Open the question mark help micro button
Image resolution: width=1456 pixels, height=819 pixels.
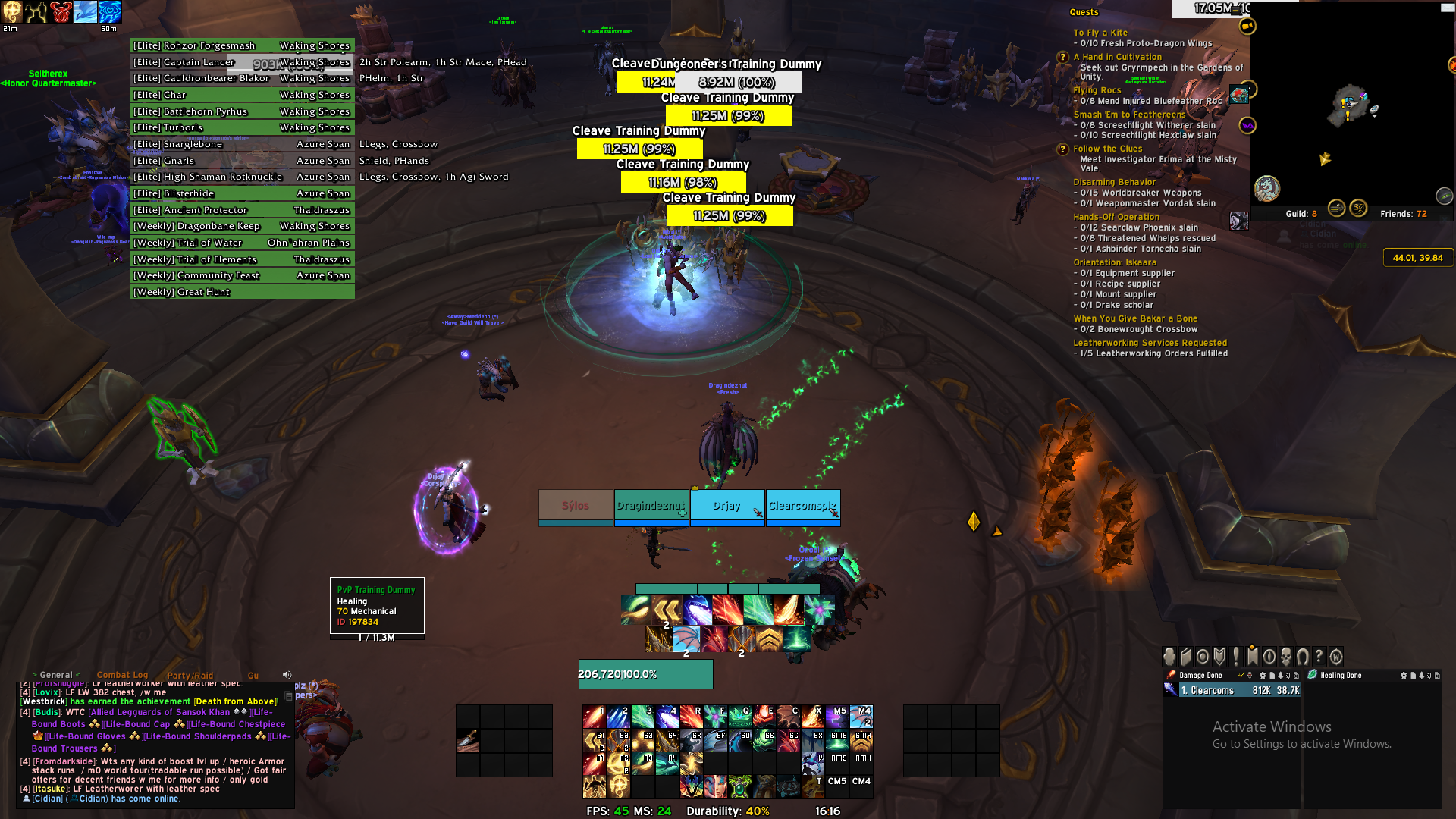tap(1319, 657)
